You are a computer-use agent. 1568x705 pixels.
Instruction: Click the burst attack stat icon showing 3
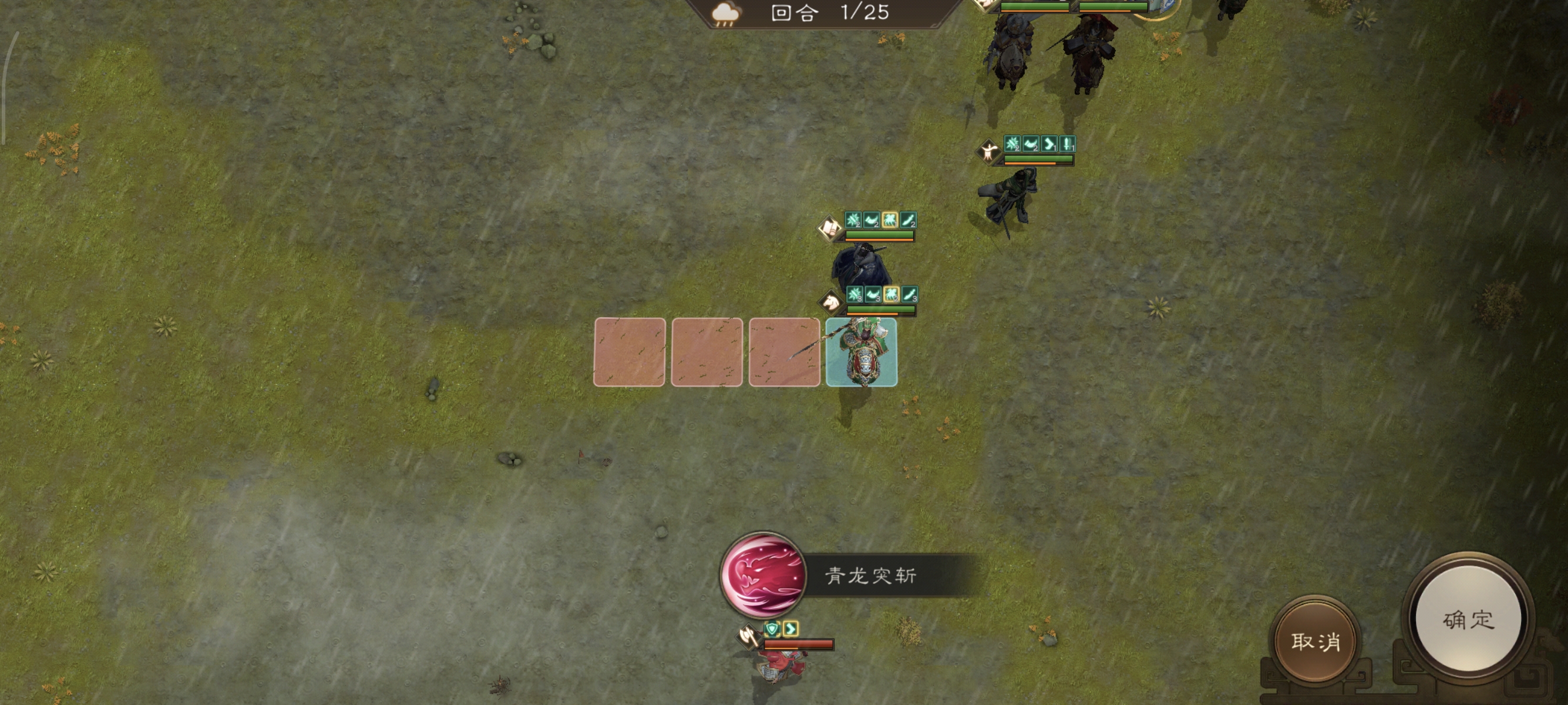click(854, 296)
